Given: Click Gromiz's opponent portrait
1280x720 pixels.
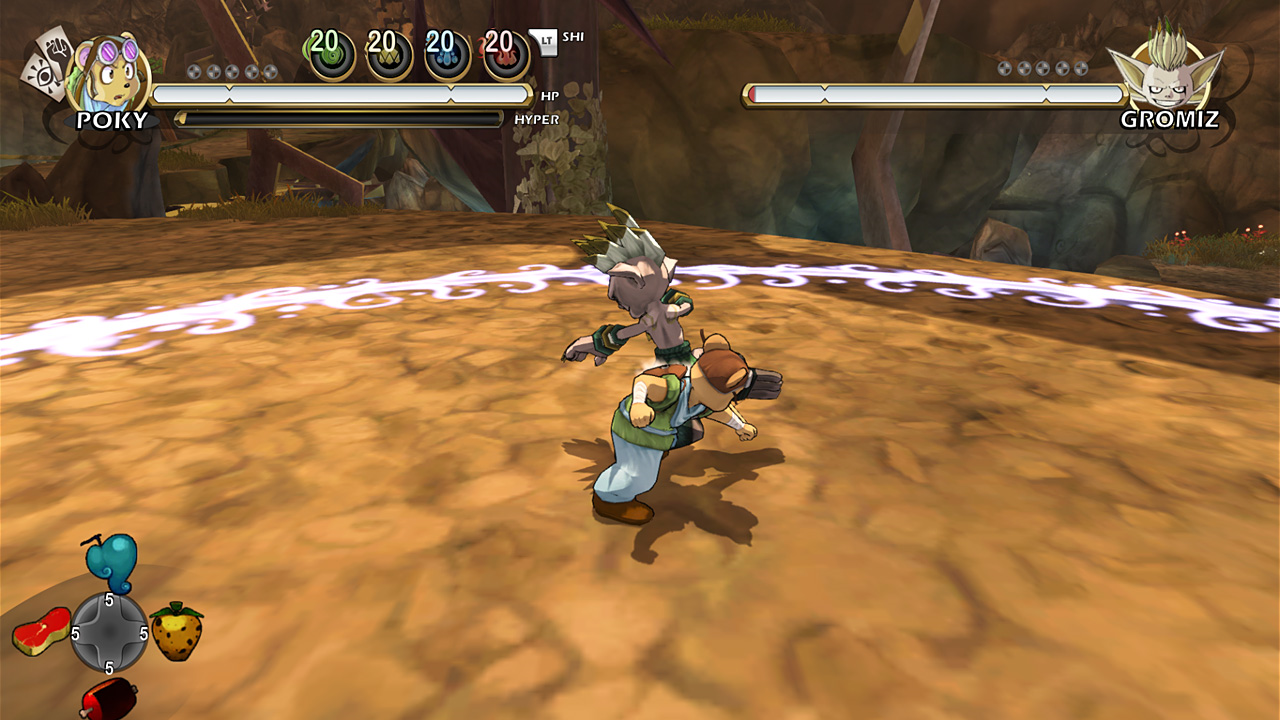Looking at the screenshot, I should (1165, 75).
